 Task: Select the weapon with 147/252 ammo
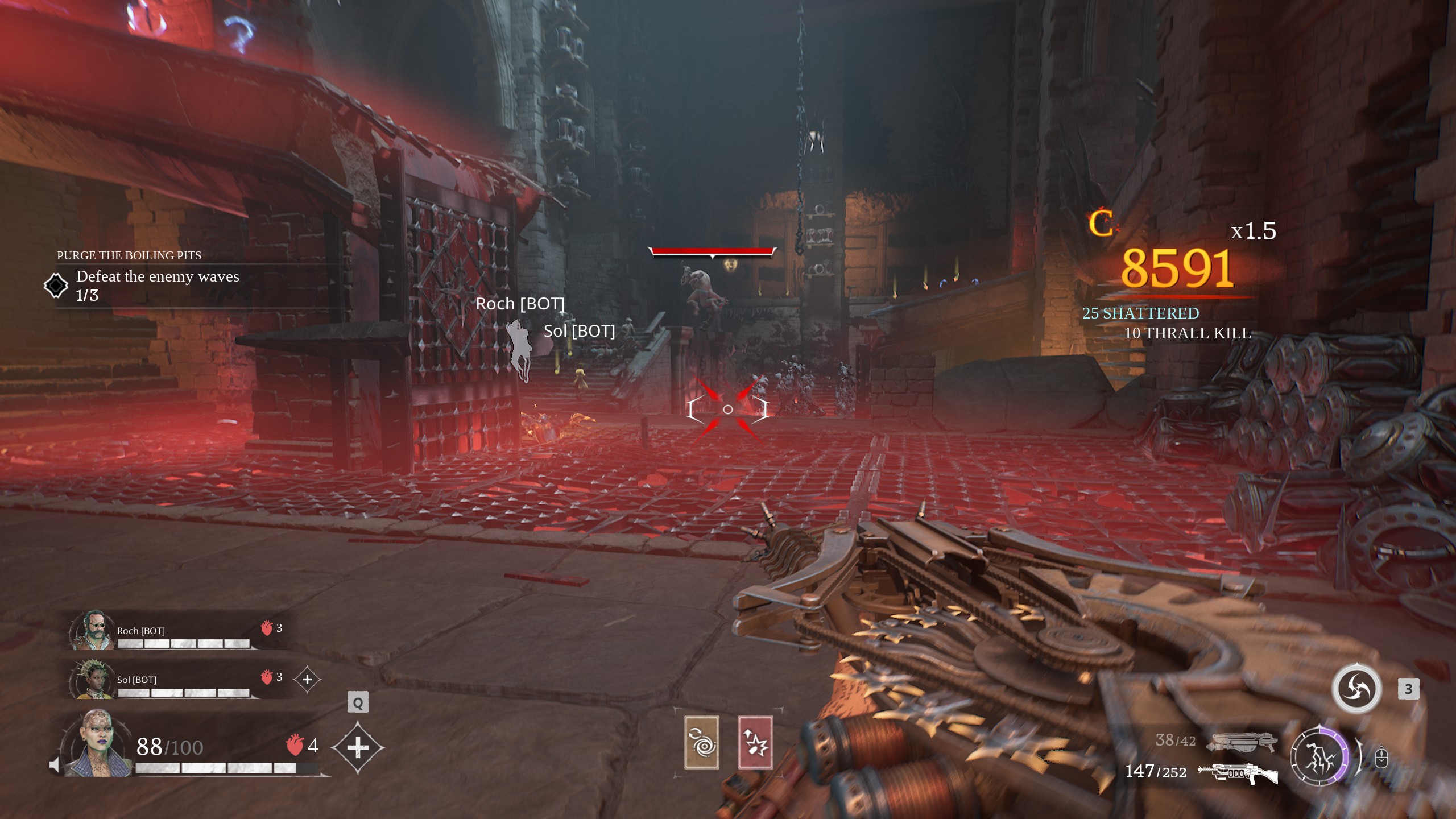pos(1238,773)
